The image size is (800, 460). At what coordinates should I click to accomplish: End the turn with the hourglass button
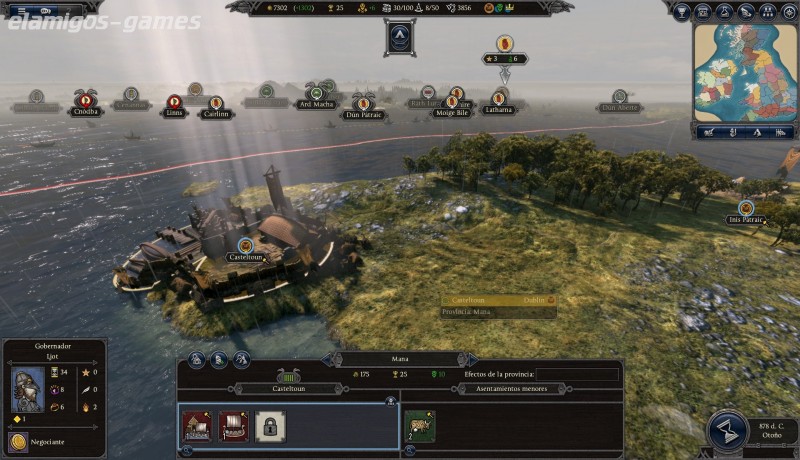click(728, 428)
